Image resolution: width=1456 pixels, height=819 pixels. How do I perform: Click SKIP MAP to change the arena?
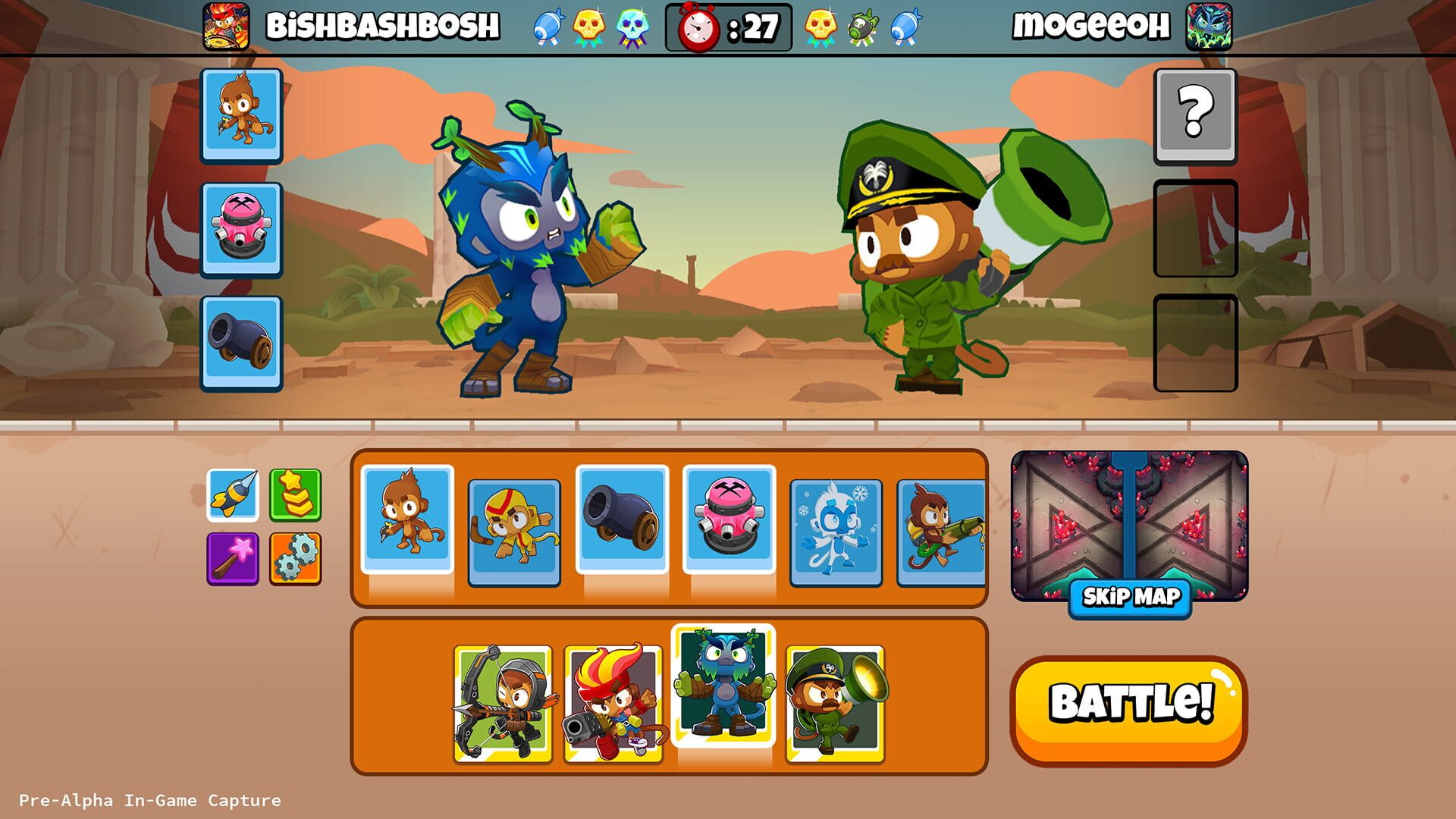click(x=1129, y=598)
